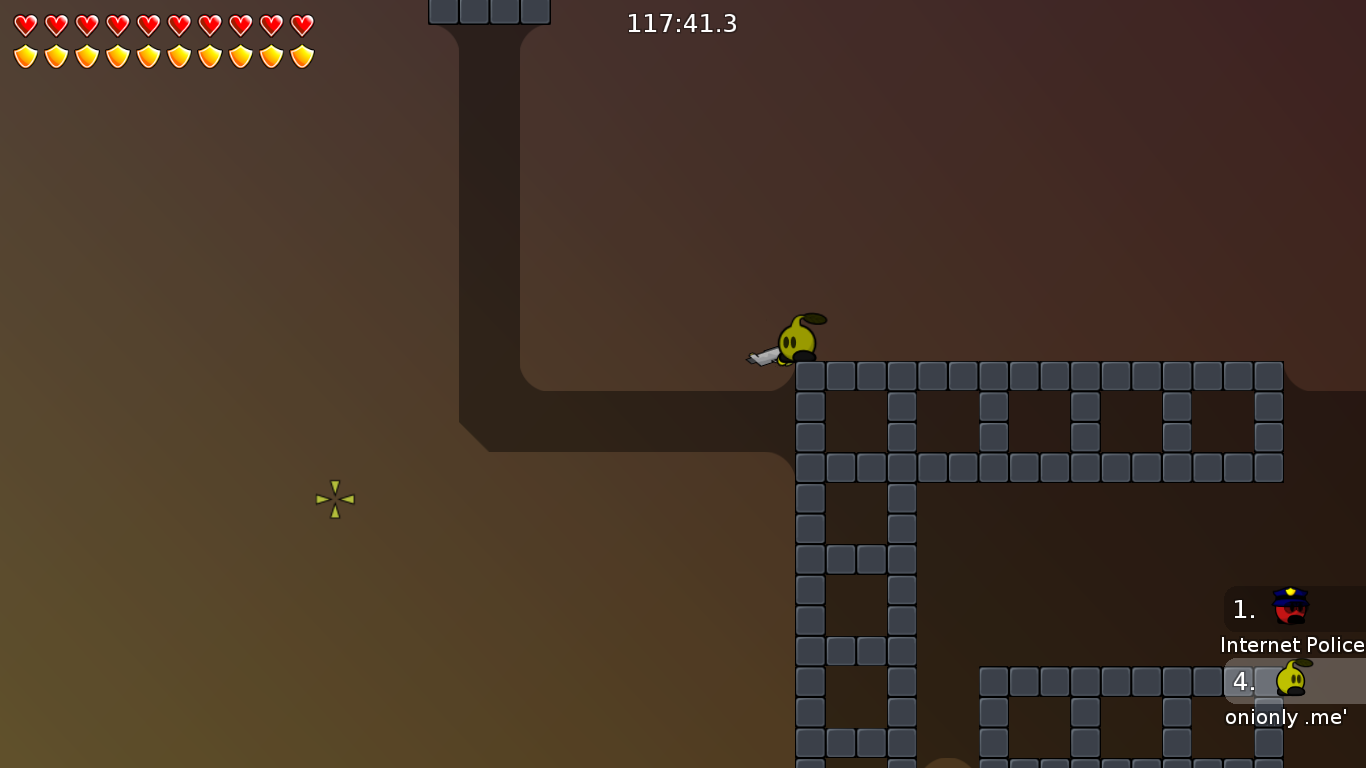
Task: Click the second heart in the health bar
Action: pyautogui.click(x=55, y=24)
